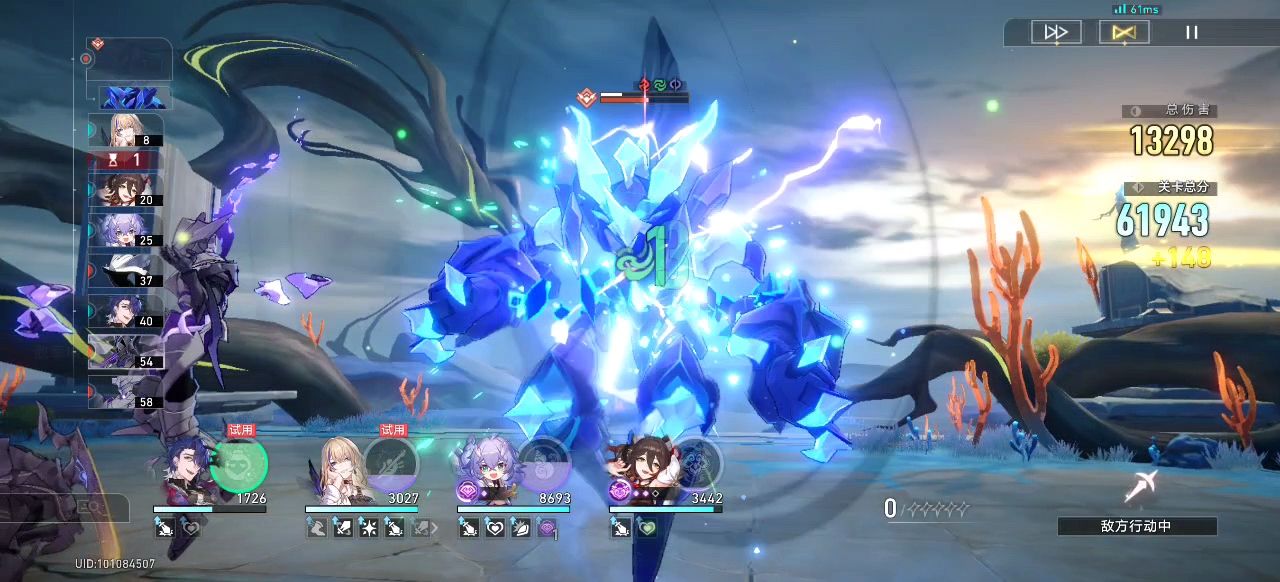1280x582 pixels.
Task: Click the turn order entry with value 37
Action: point(126,270)
